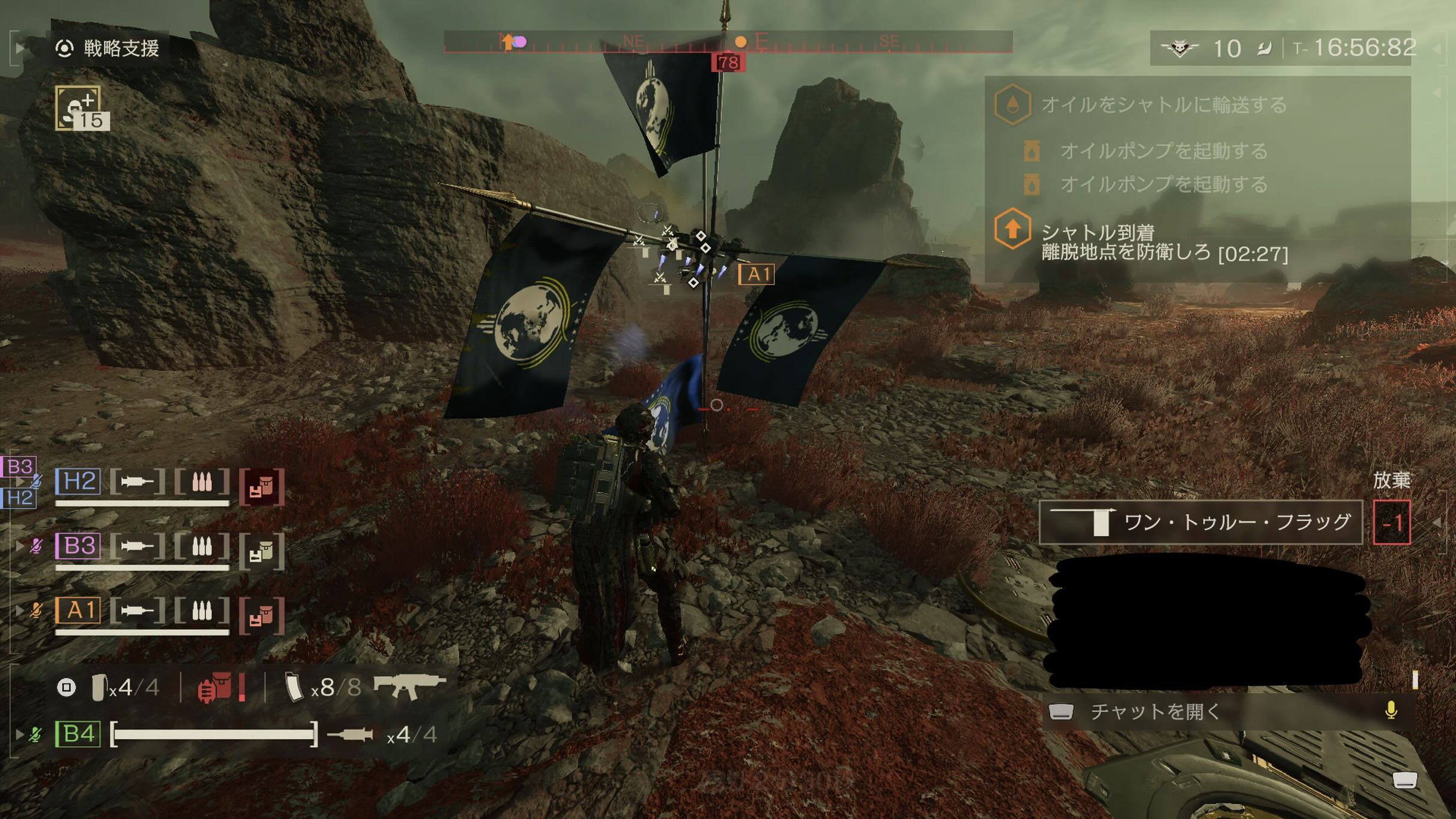Click the compass bar heading strip
Screen dimensions: 1456x819
(x=728, y=42)
